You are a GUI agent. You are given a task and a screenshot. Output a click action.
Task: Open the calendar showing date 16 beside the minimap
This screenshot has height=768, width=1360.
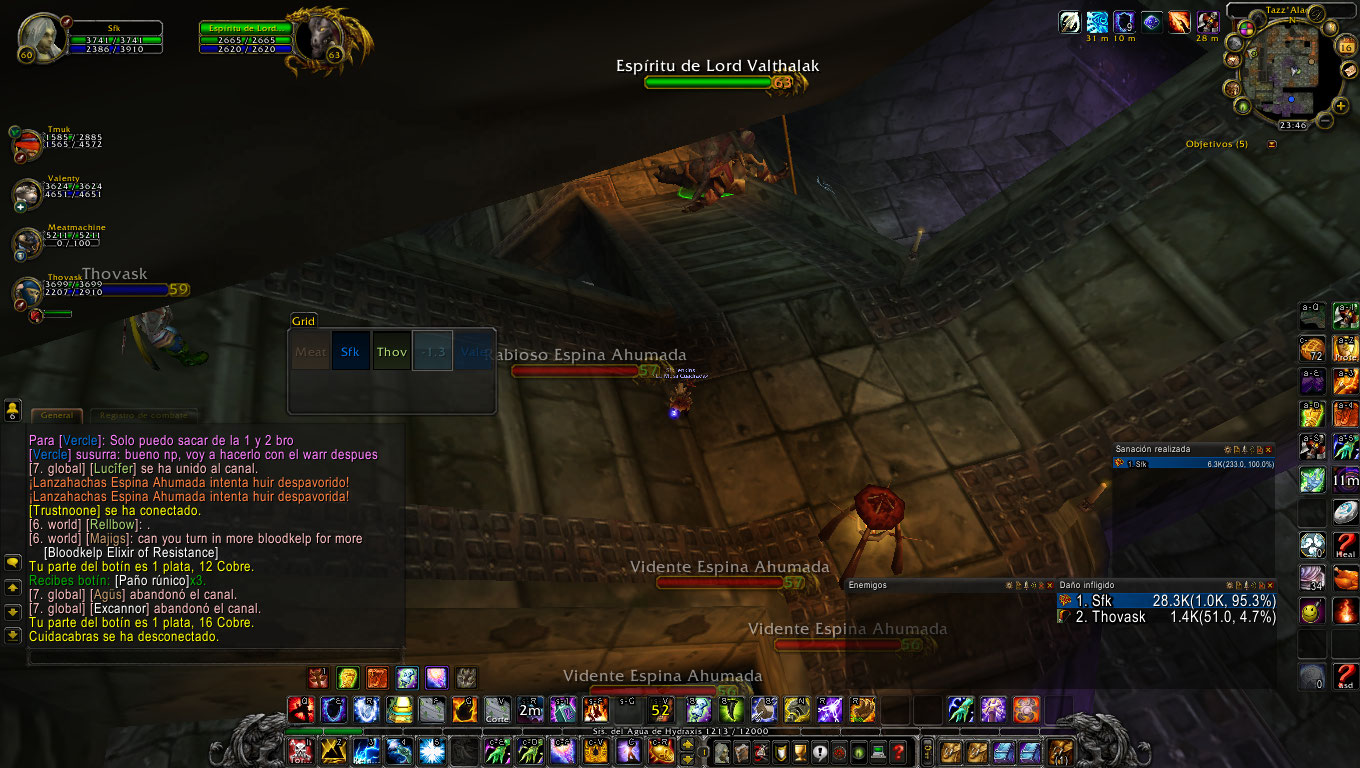pos(1344,44)
